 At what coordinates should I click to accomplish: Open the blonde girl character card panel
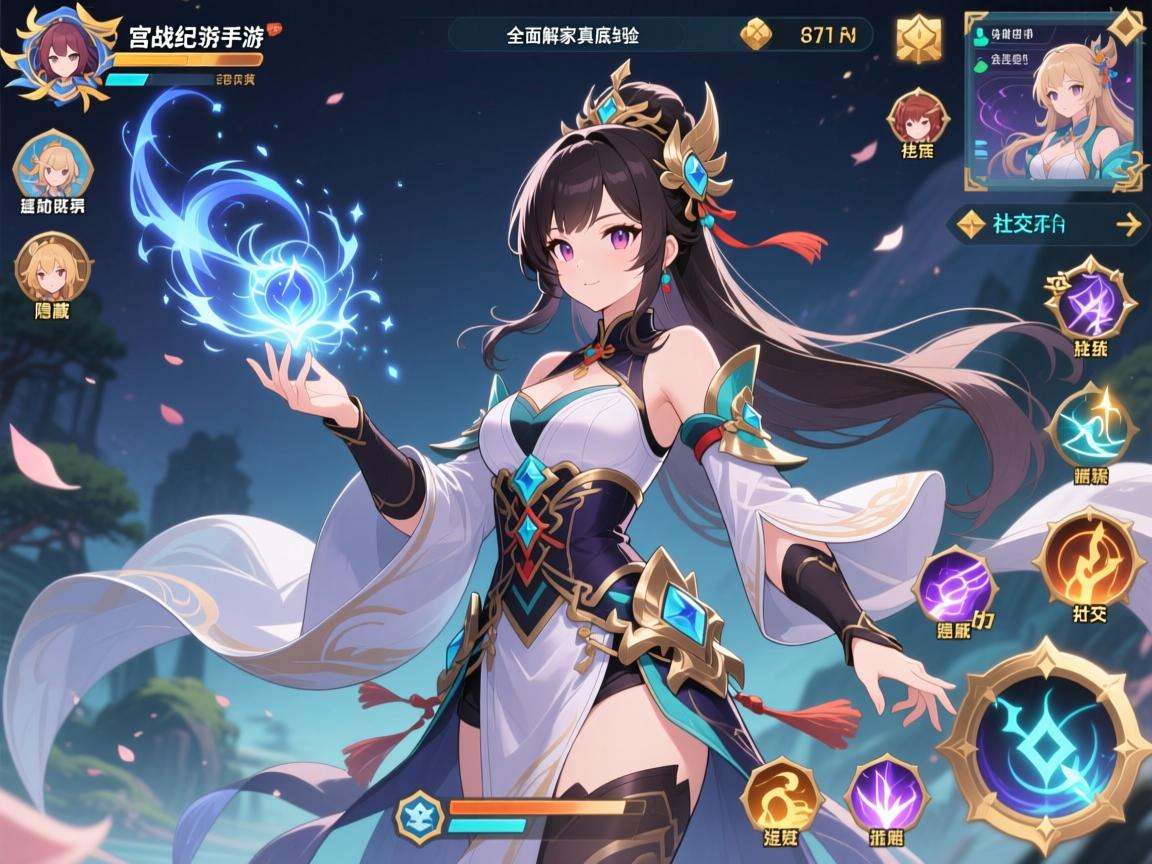click(1054, 100)
